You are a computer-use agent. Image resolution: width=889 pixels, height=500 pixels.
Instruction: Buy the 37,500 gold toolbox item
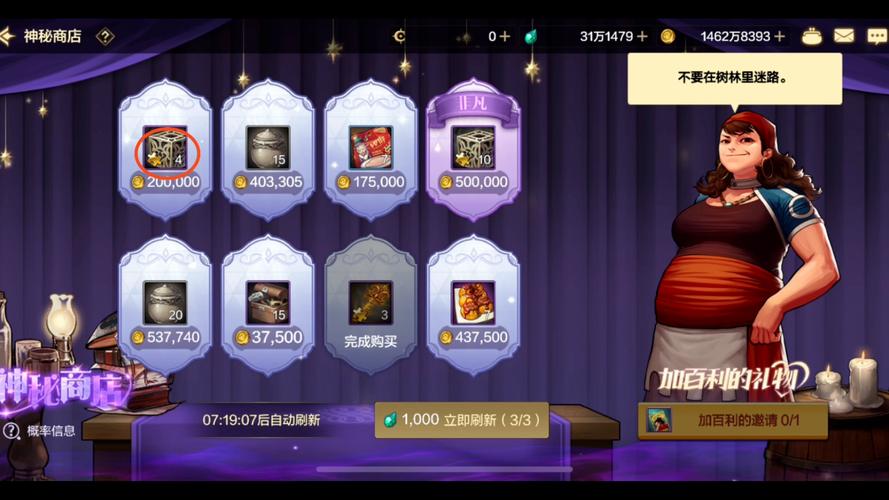(x=268, y=305)
